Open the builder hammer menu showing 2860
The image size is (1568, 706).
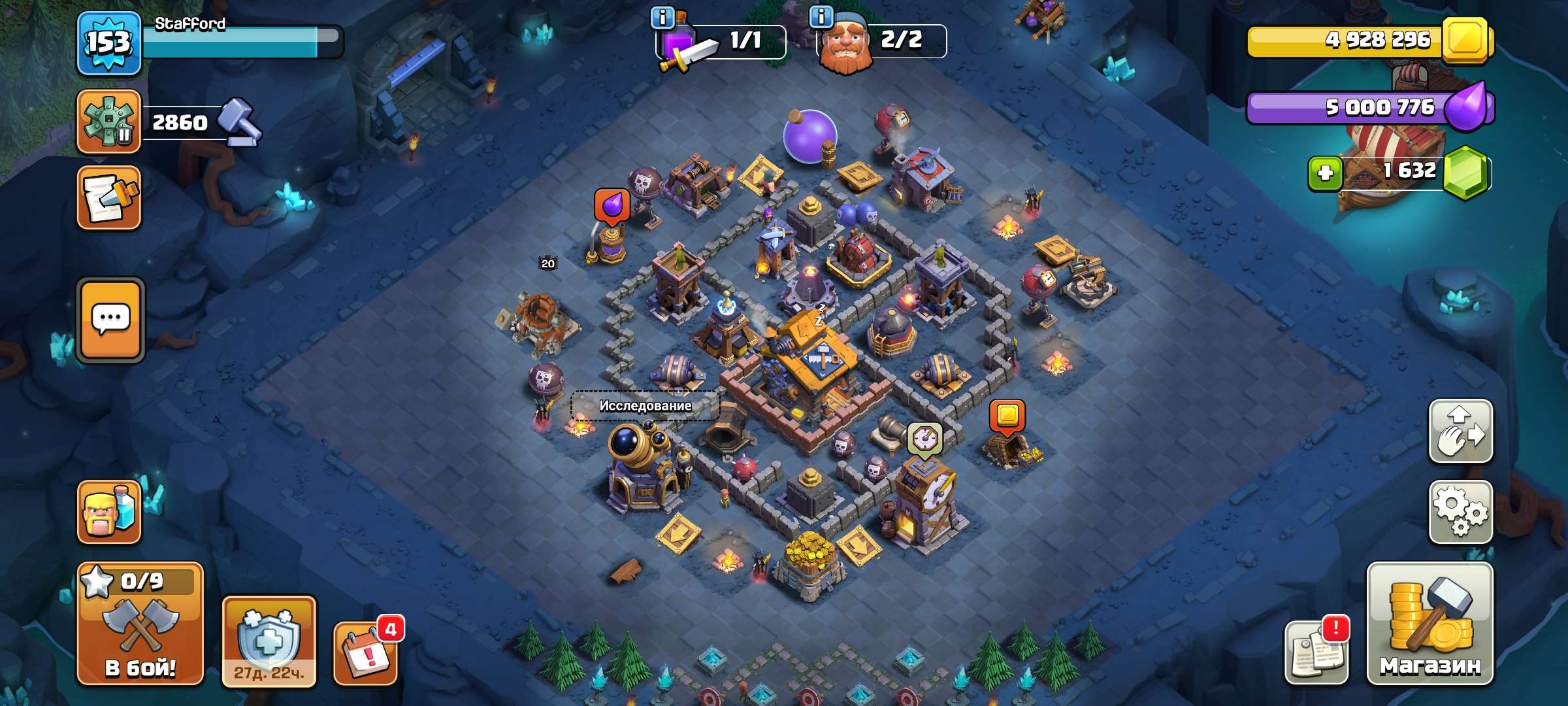point(110,121)
